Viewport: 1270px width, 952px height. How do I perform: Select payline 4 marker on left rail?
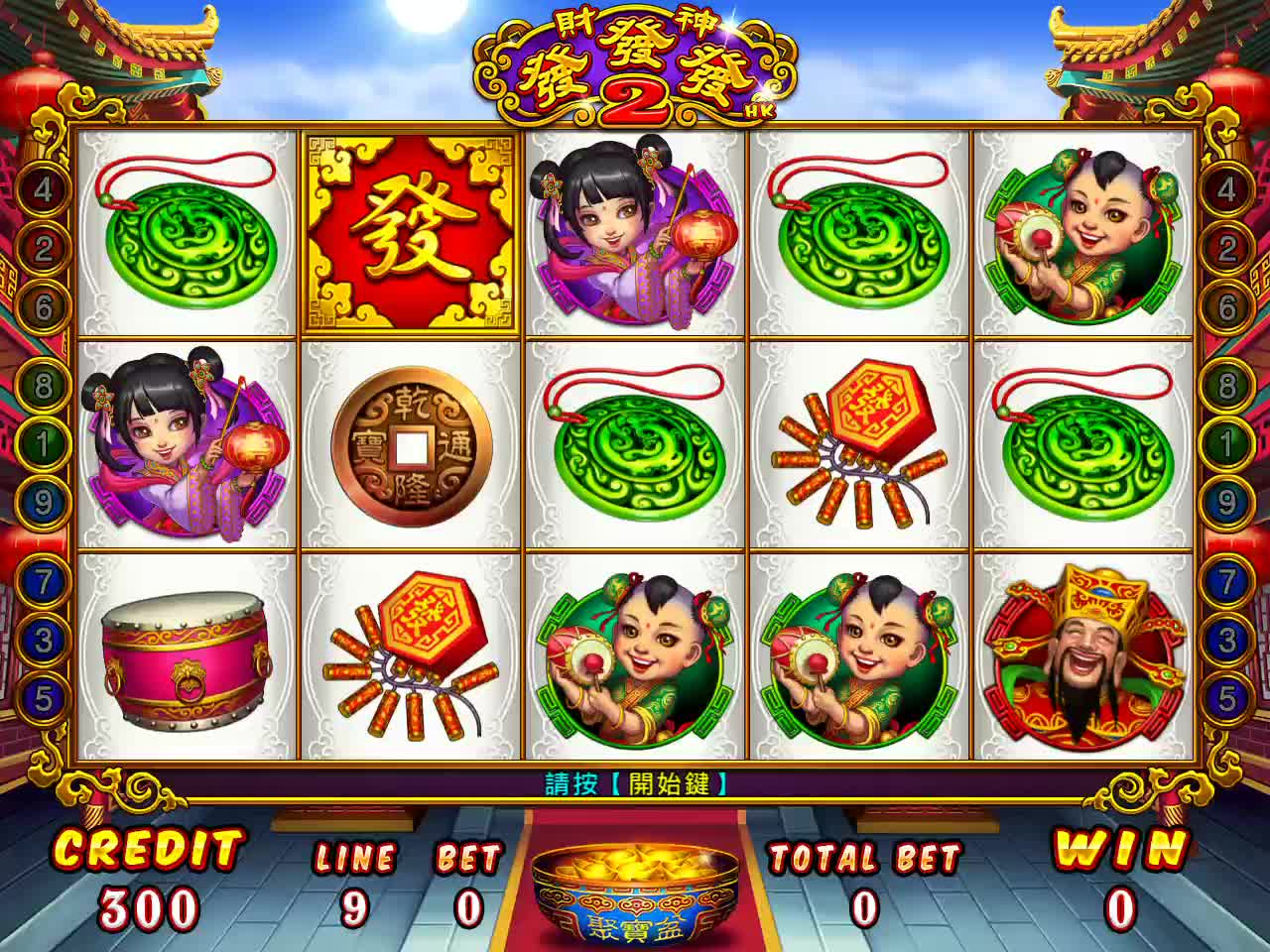click(x=42, y=189)
